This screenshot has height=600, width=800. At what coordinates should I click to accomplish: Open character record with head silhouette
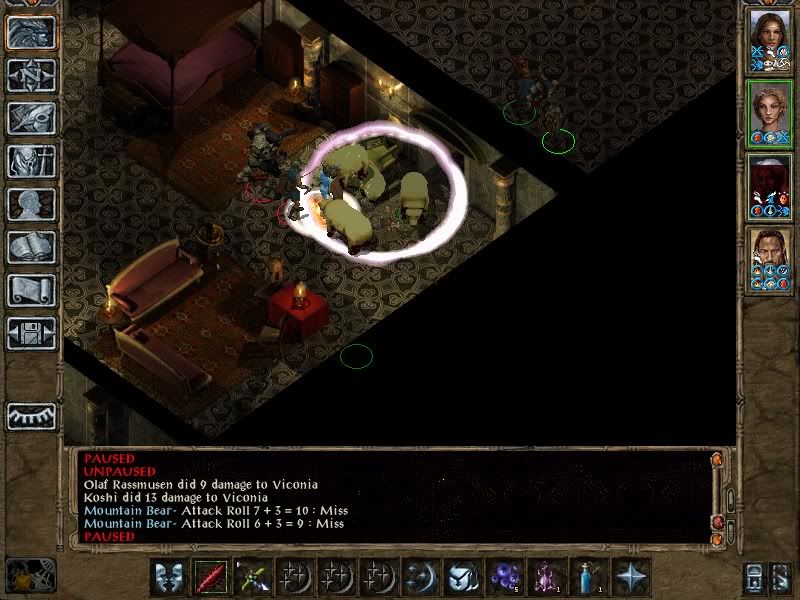[32, 204]
